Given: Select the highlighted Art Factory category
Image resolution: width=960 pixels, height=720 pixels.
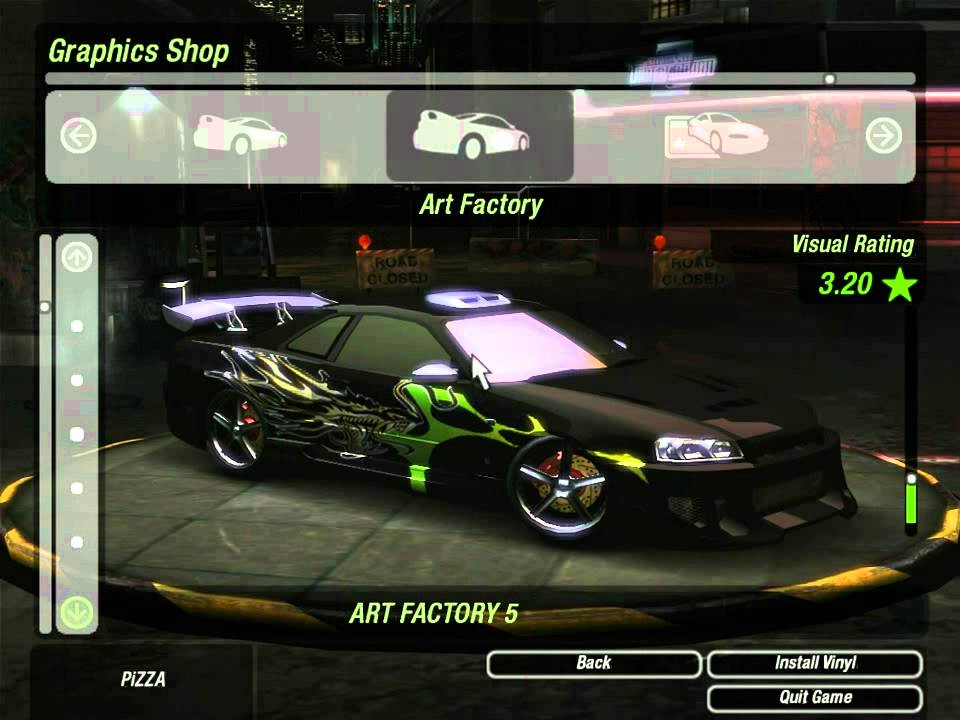Looking at the screenshot, I should coord(479,137).
